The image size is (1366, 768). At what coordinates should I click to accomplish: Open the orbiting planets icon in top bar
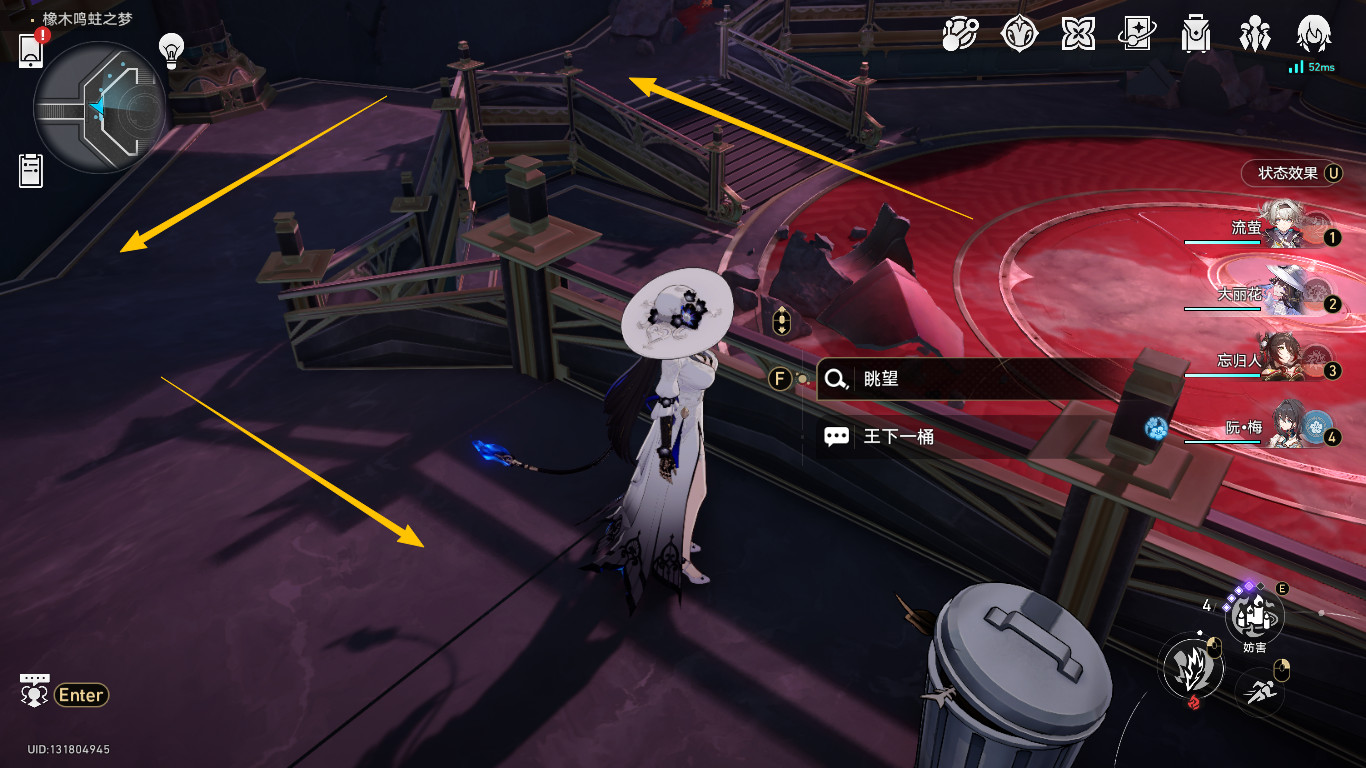click(x=960, y=35)
